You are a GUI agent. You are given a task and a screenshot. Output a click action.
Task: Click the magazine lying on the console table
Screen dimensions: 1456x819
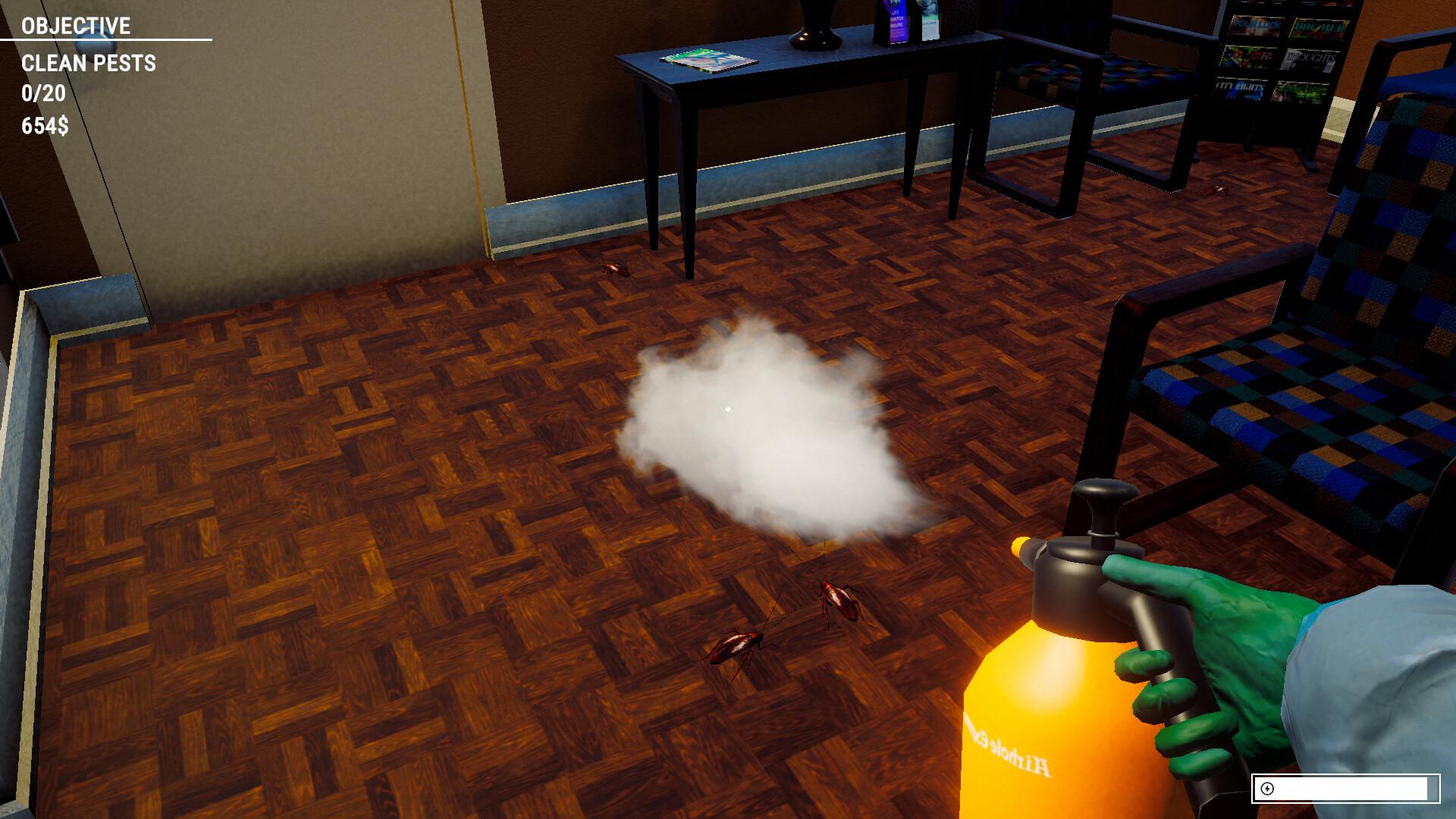[705, 59]
